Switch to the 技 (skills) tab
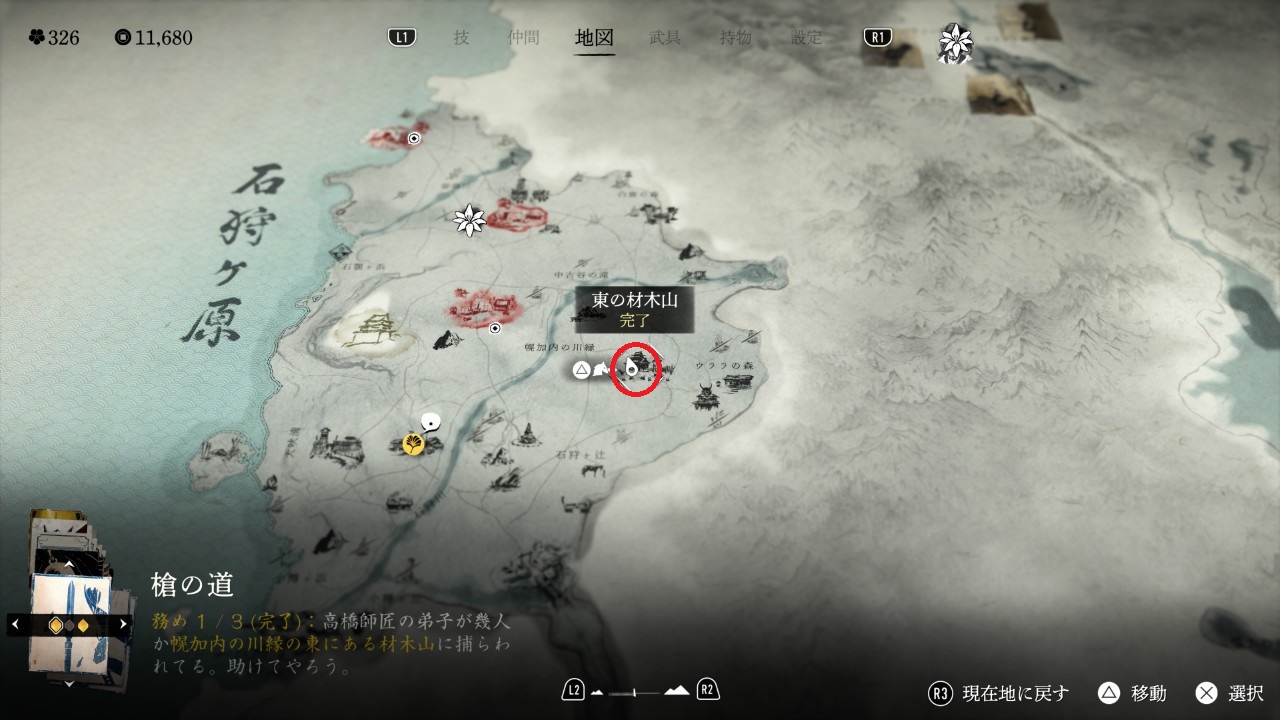This screenshot has width=1280, height=720. point(461,38)
